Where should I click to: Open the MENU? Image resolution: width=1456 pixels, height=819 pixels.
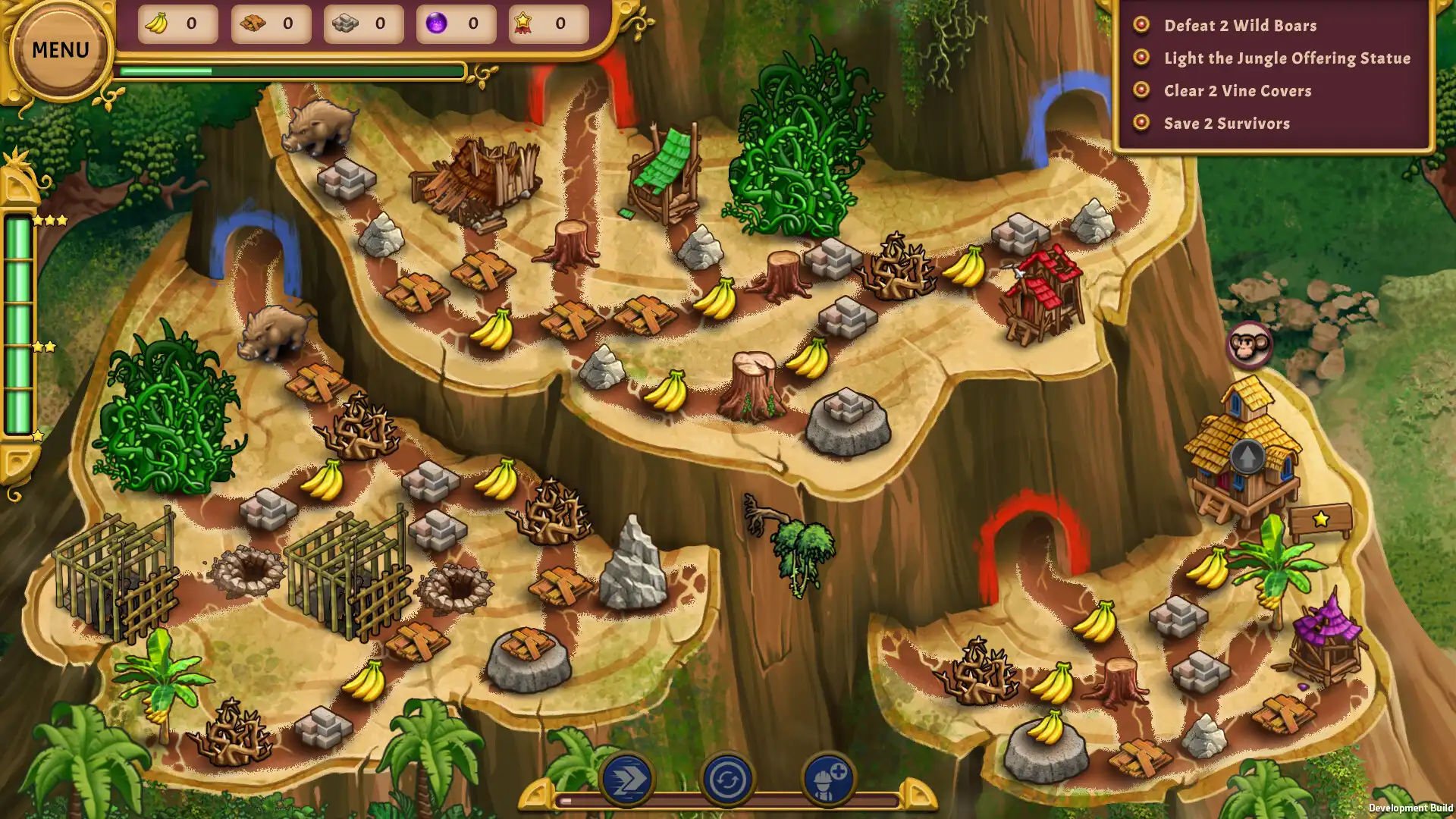click(x=59, y=49)
